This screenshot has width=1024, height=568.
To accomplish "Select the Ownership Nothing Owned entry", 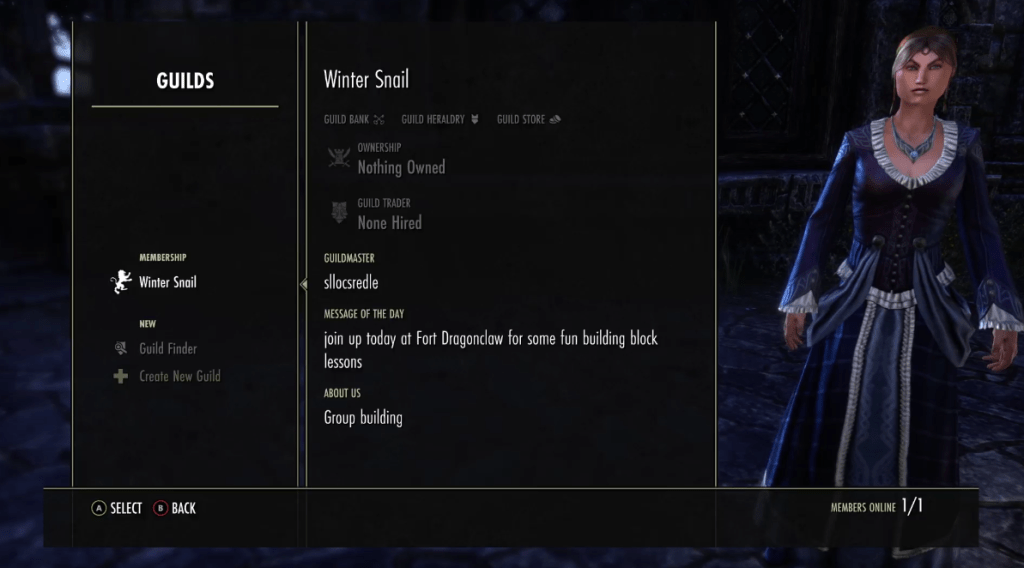I will (400, 160).
